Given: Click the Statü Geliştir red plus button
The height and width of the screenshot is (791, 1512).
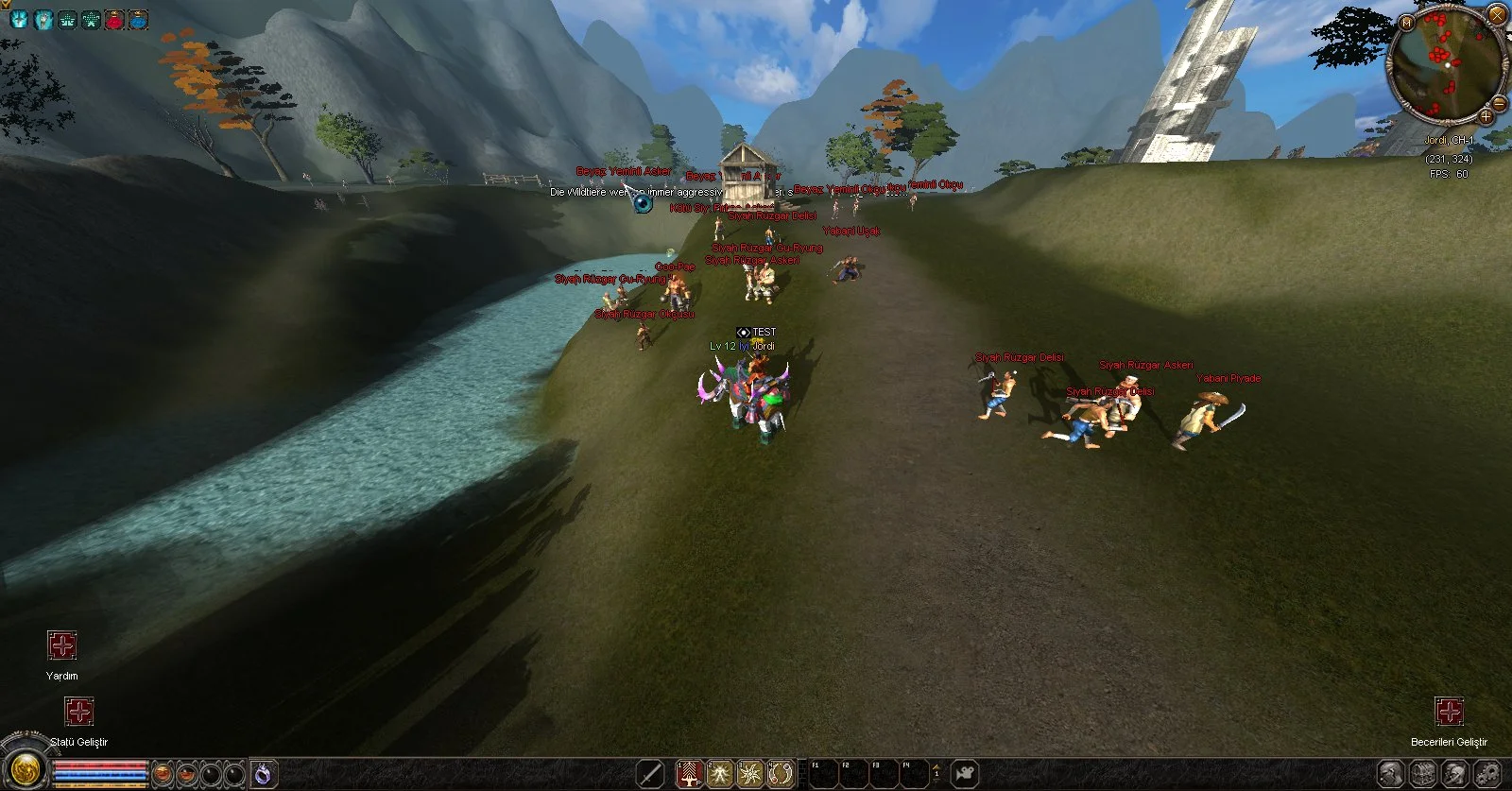Looking at the screenshot, I should click(x=79, y=712).
